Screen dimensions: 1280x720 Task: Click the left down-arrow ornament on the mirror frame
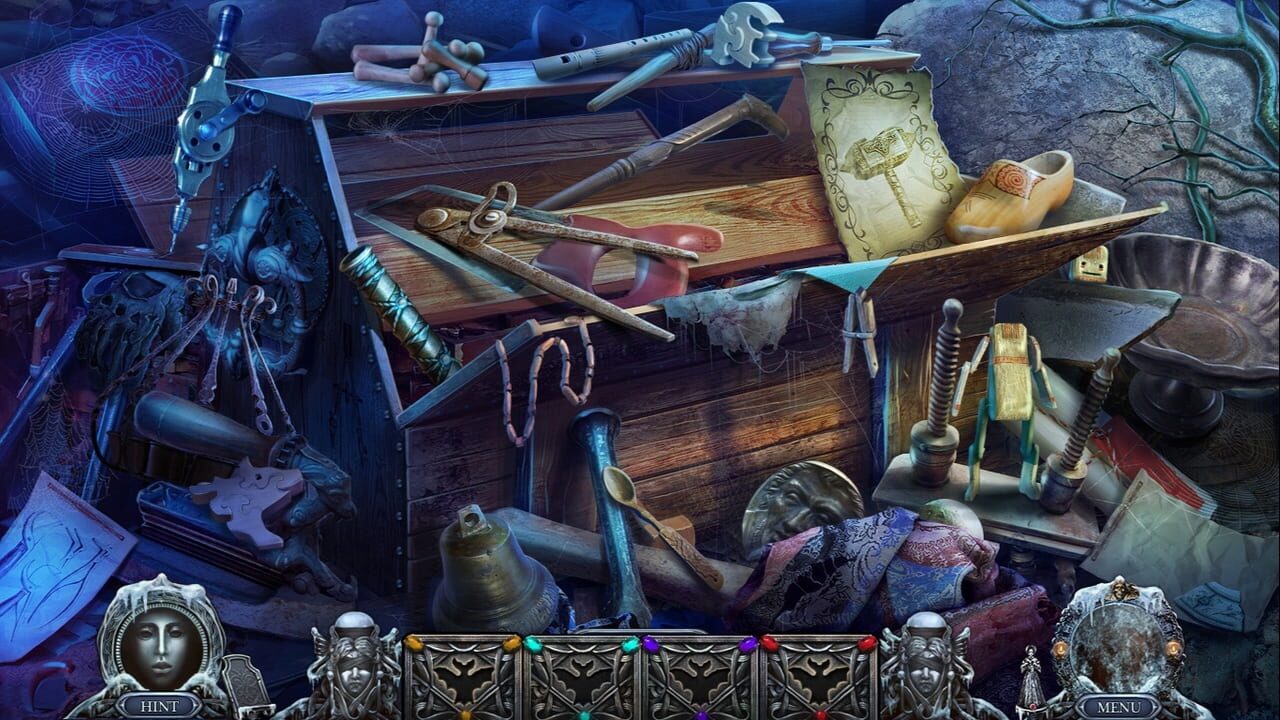1060,649
